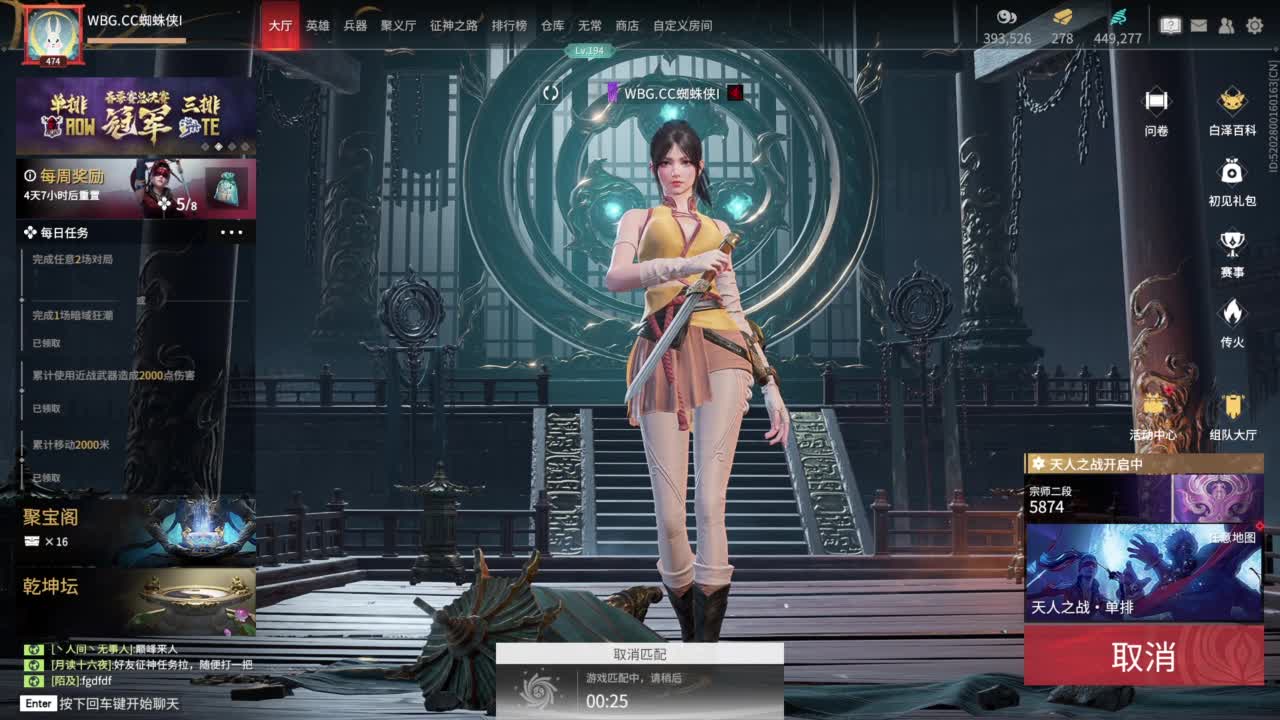The width and height of the screenshot is (1280, 720).
Task: Open the help guide book icon
Action: coord(1171,23)
